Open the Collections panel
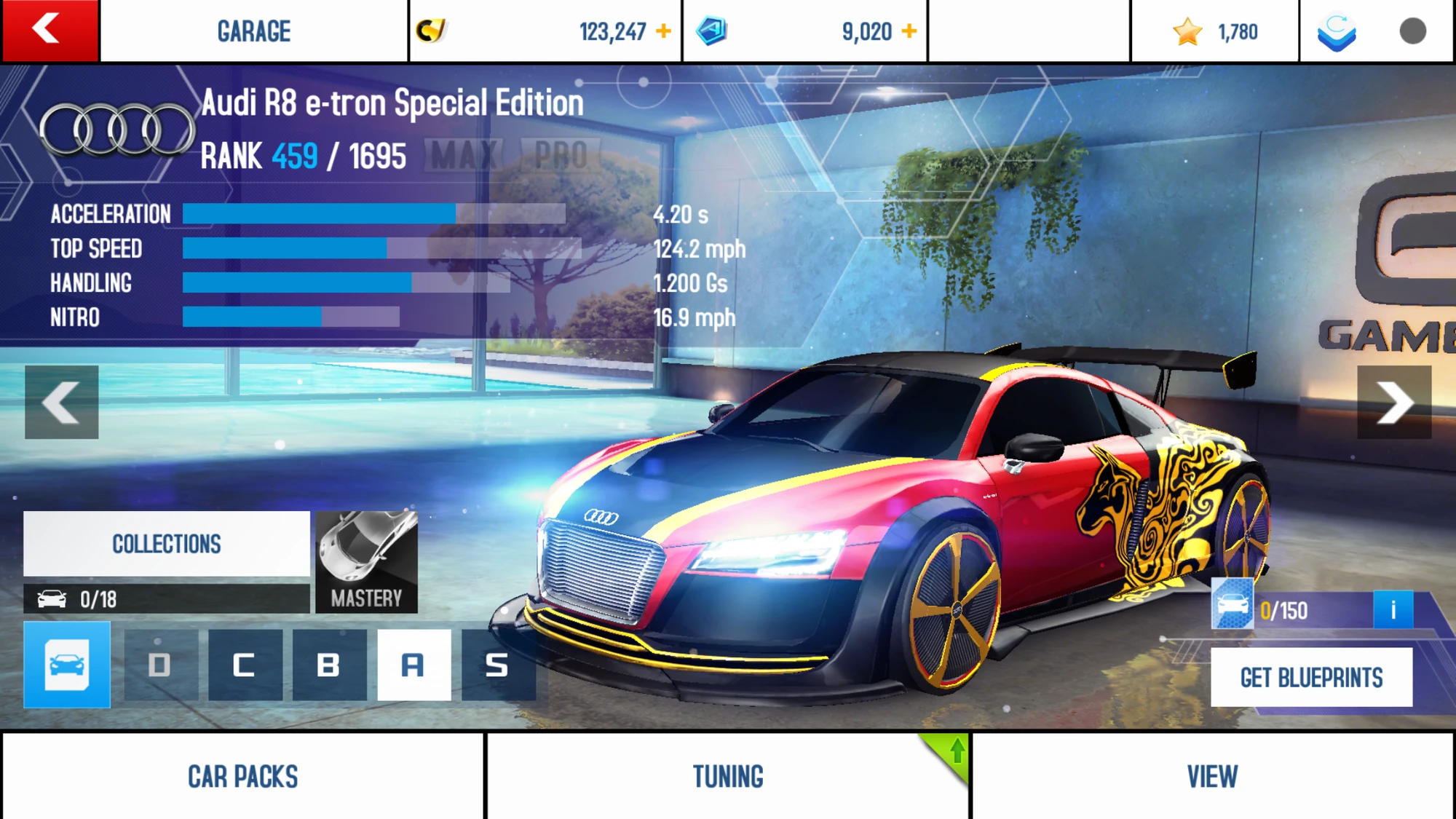The width and height of the screenshot is (1456, 819). click(167, 544)
